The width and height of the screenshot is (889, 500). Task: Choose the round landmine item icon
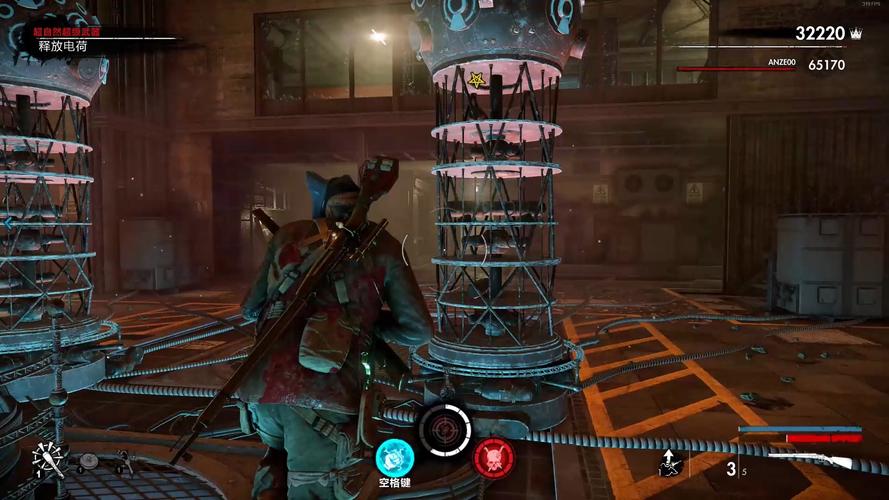89,461
